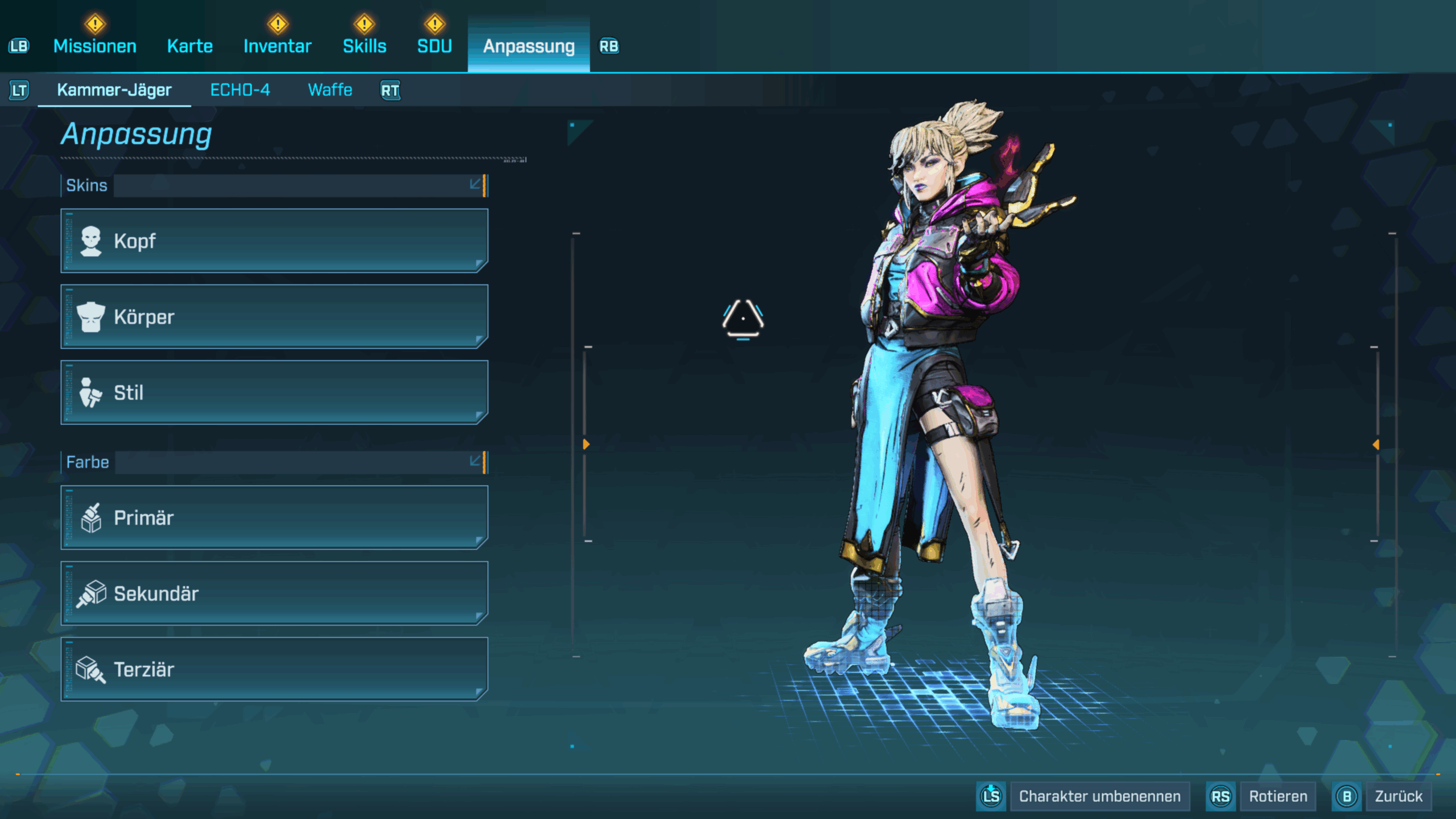Choose the Sekundär color entry

coord(274,593)
